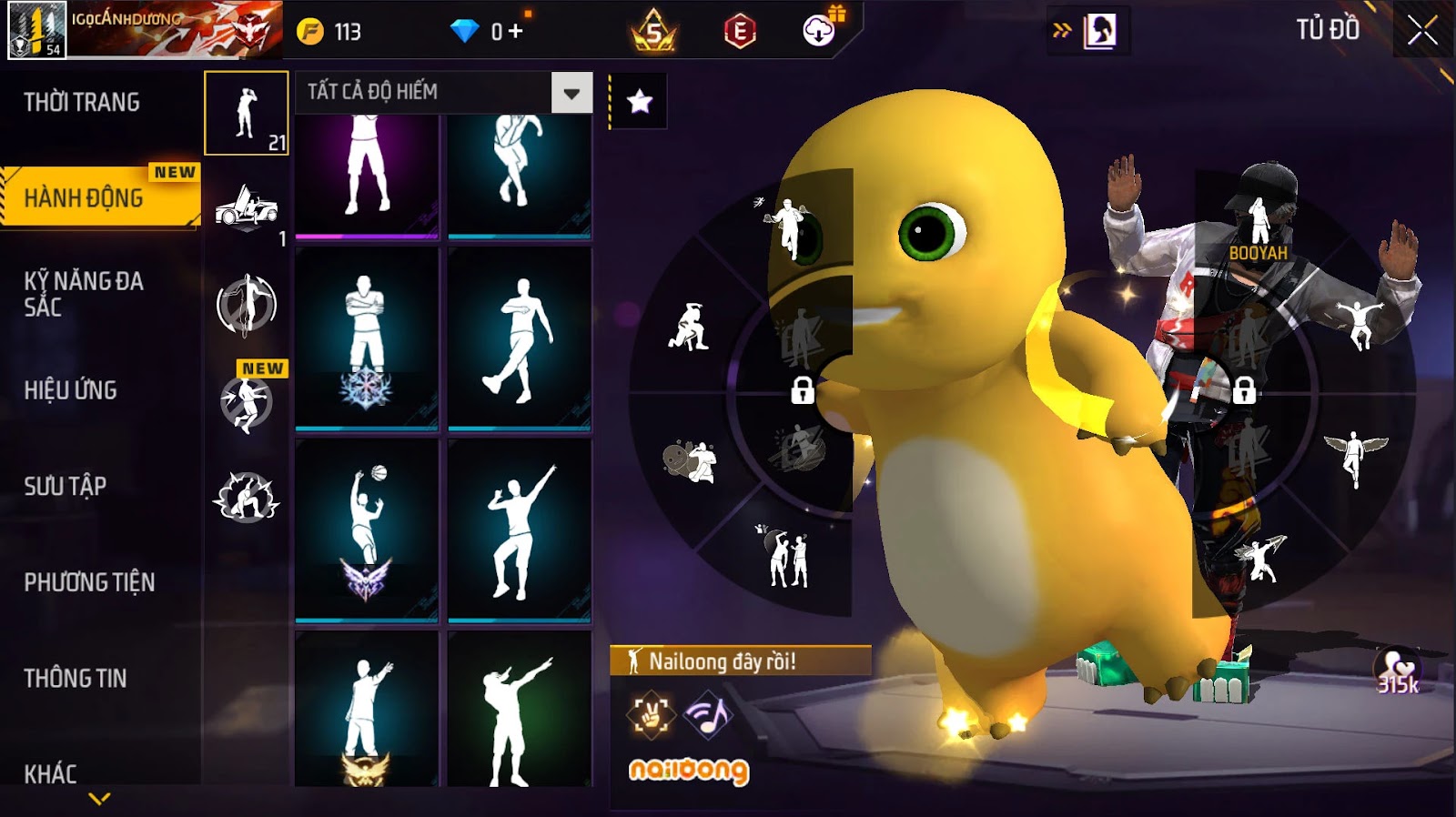Select the dab emote thumbnail
Screen dimensions: 1456x817
520,711
